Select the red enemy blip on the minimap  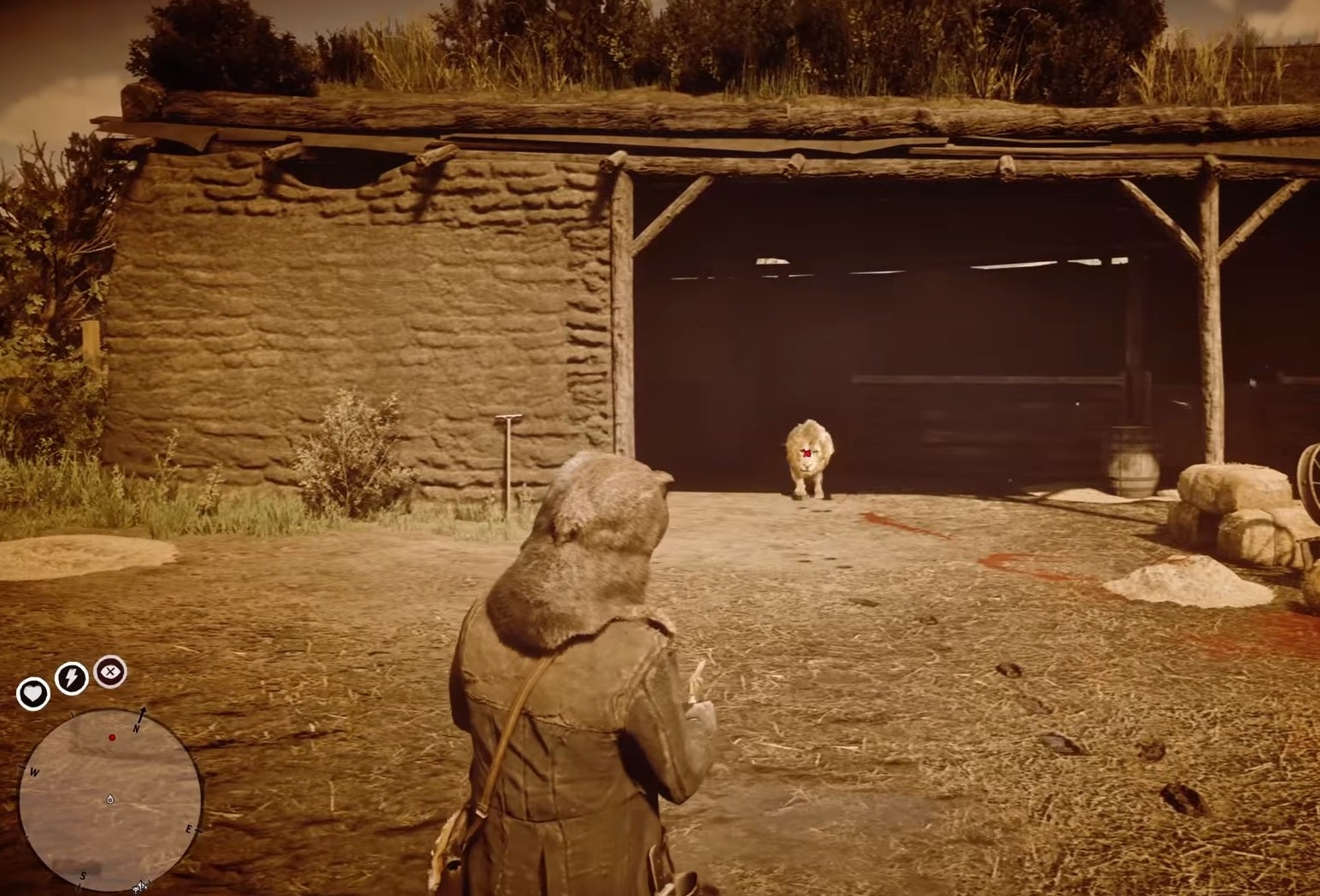point(112,737)
